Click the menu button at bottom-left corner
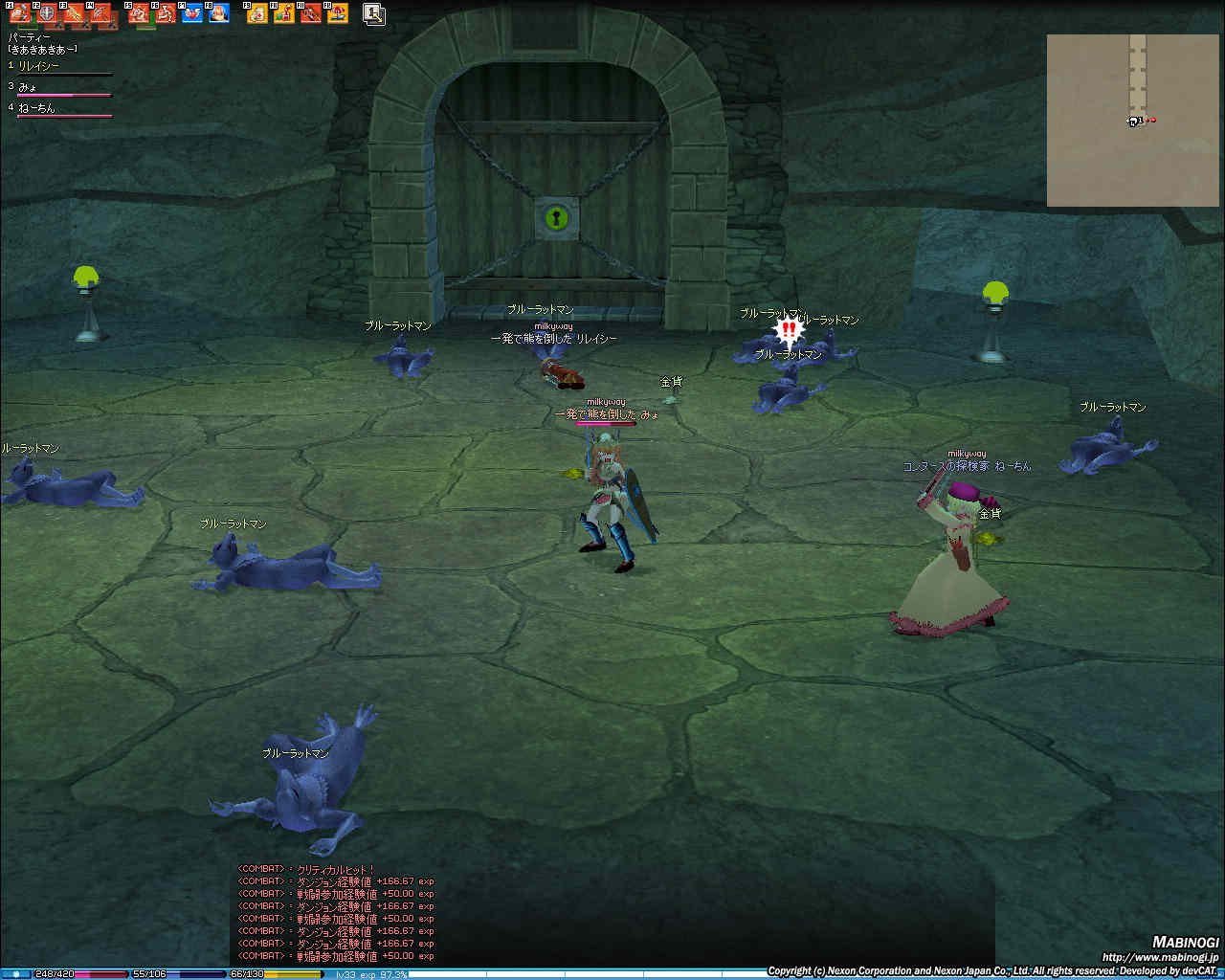This screenshot has height=980, width=1225. click(x=15, y=974)
